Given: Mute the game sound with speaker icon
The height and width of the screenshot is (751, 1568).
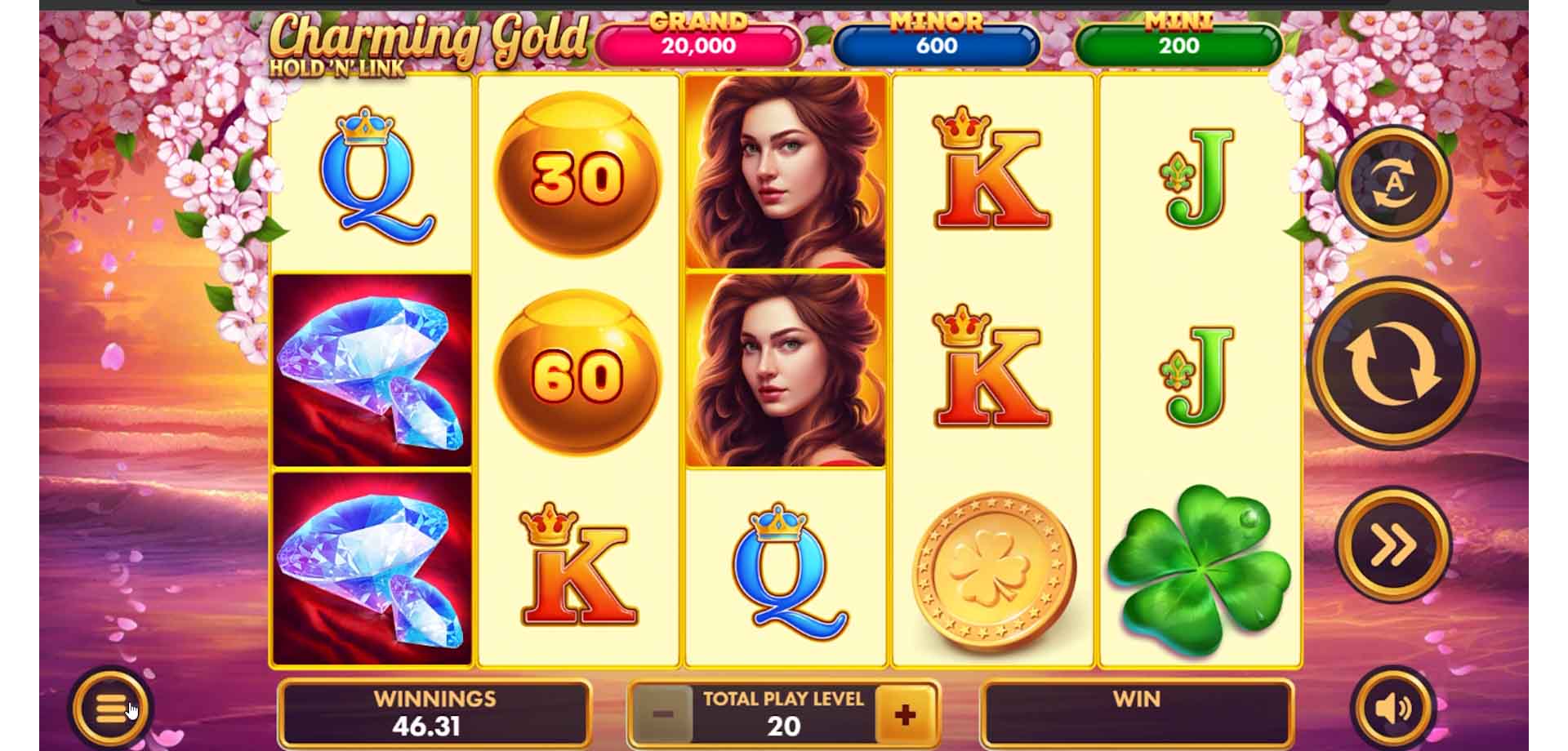Looking at the screenshot, I should coord(1394,707).
